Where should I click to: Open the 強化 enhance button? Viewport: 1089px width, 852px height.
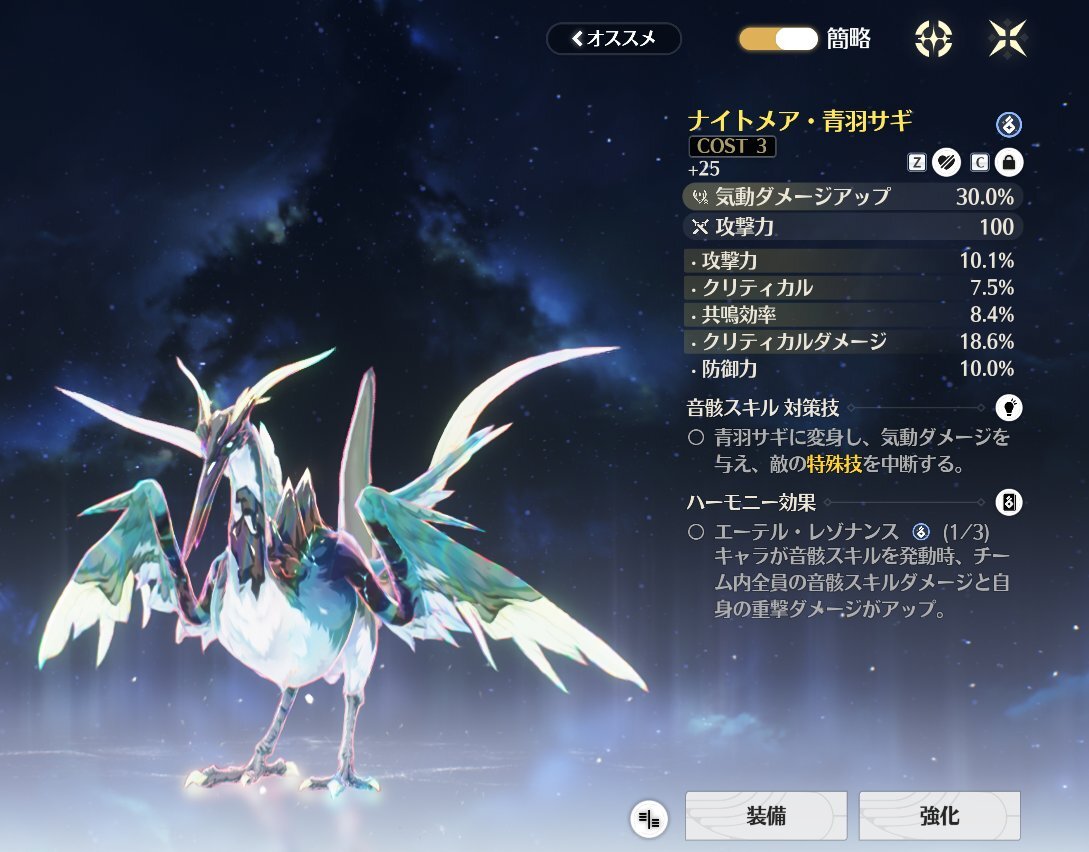pos(939,816)
